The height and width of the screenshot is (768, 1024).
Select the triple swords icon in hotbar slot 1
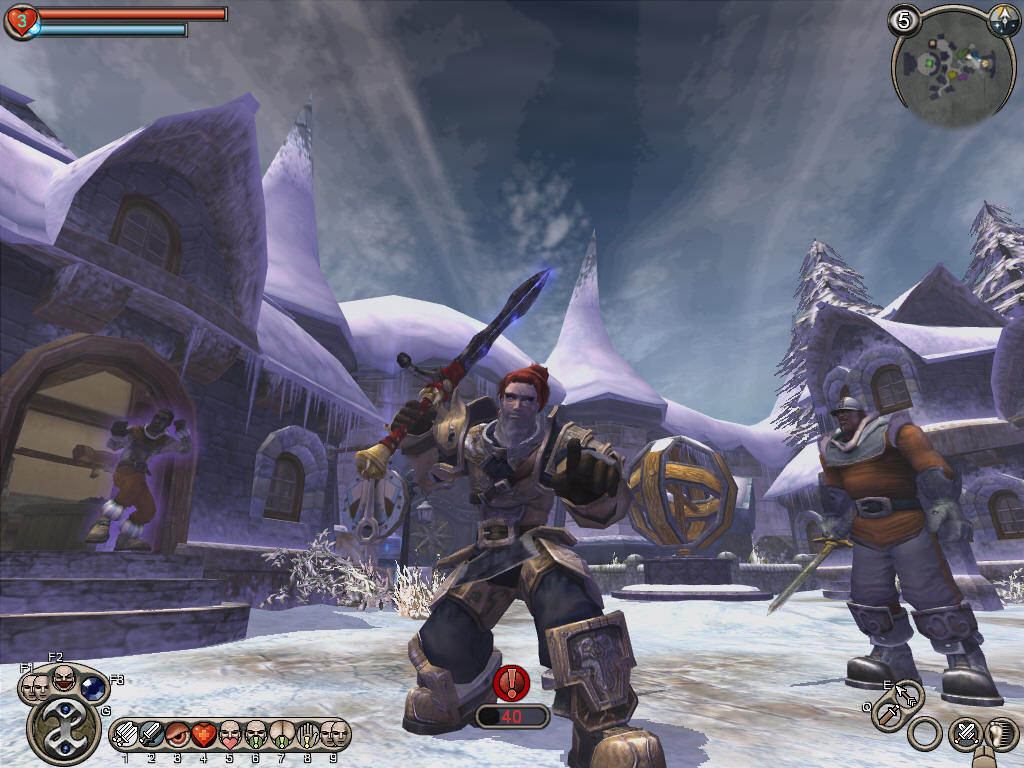coord(126,735)
